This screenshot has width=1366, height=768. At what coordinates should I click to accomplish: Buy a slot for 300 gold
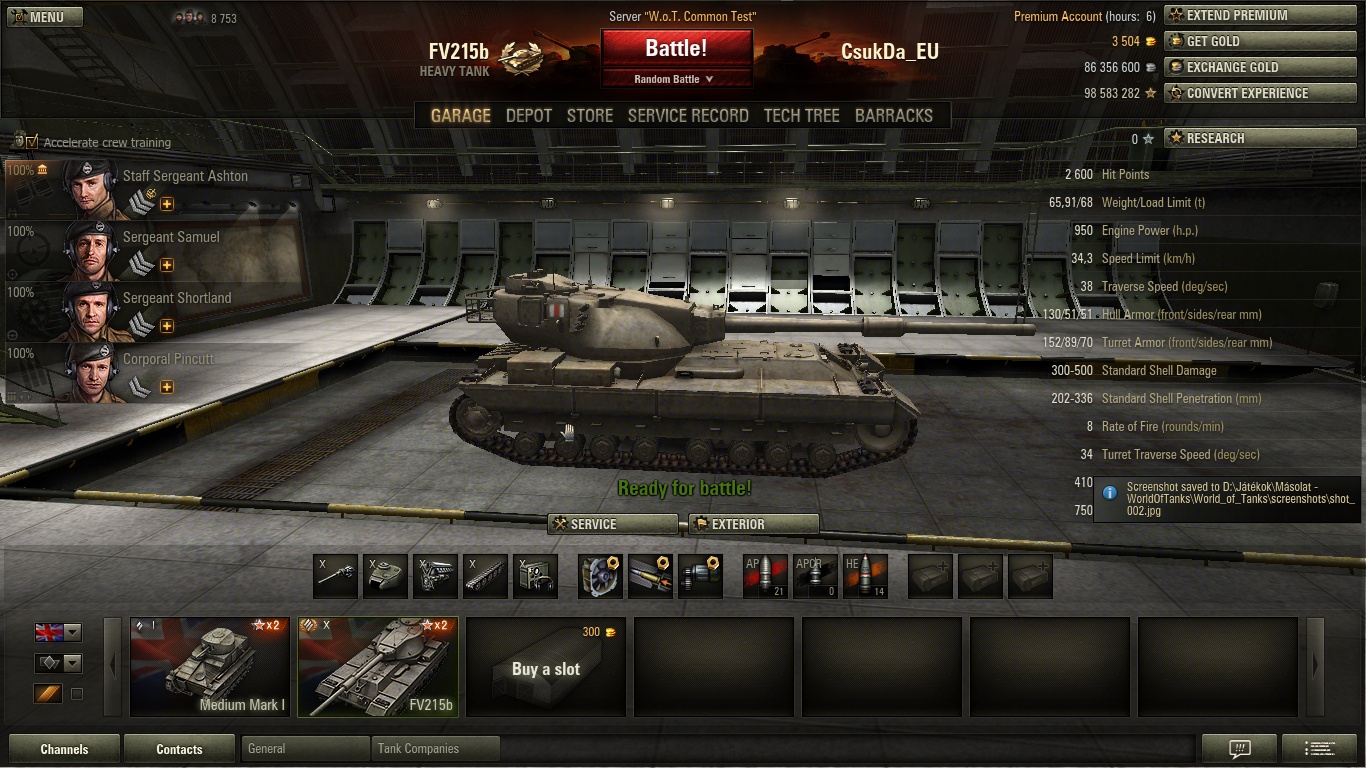pyautogui.click(x=546, y=666)
